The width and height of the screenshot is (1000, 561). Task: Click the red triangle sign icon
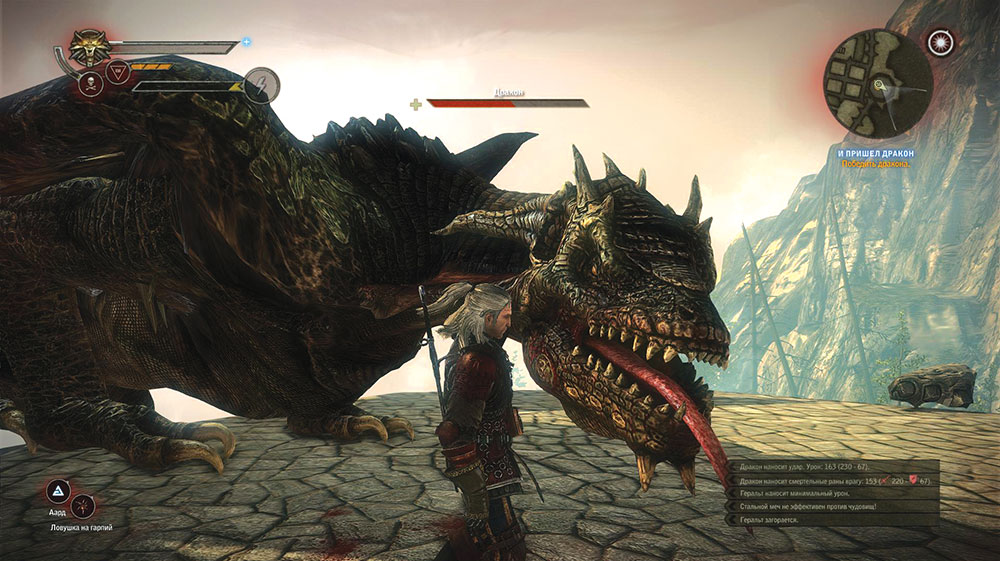click(118, 72)
